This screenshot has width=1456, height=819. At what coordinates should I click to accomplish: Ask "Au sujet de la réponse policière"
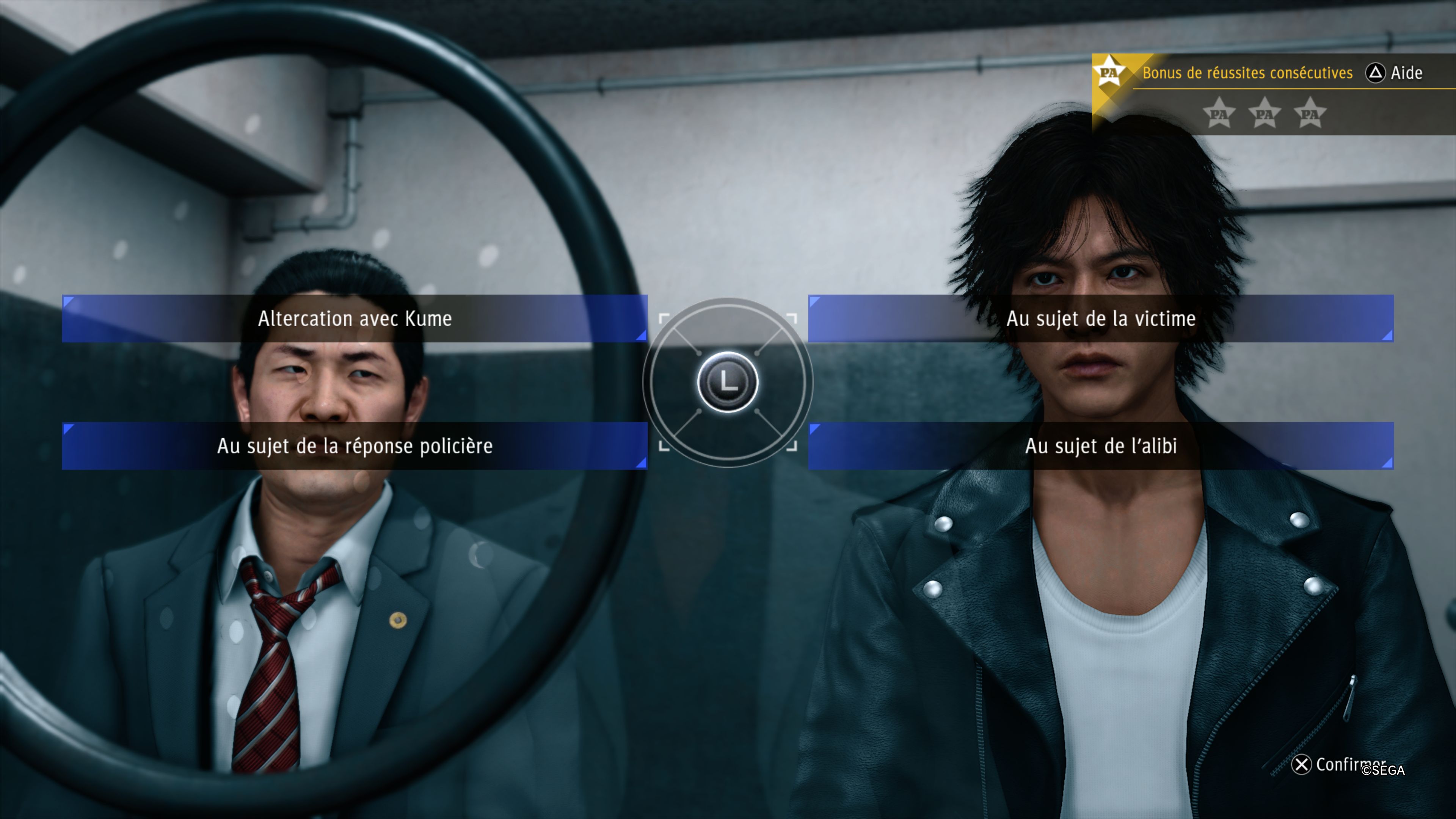pos(355,446)
